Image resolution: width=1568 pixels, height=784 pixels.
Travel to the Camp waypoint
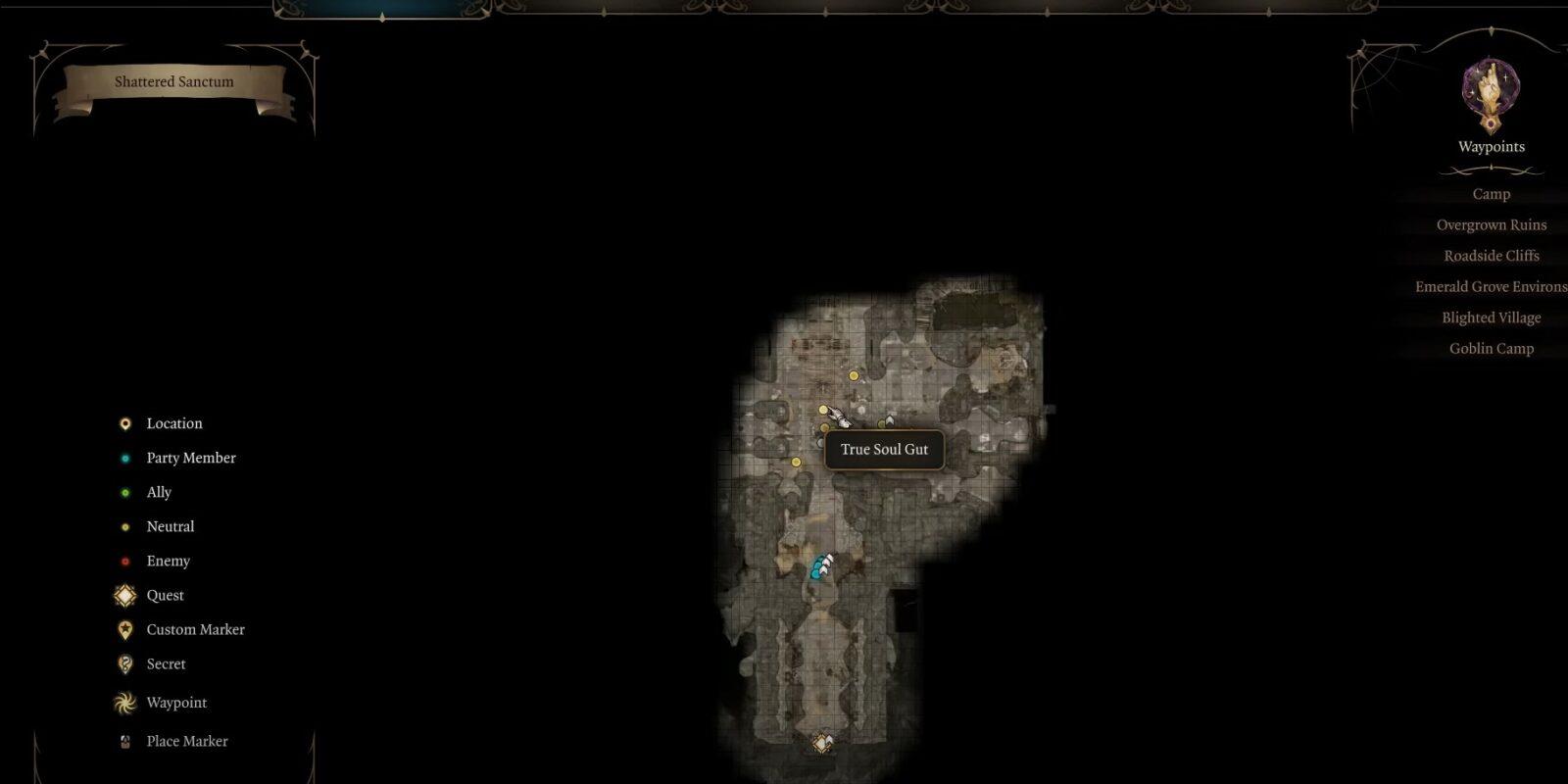(x=1491, y=194)
